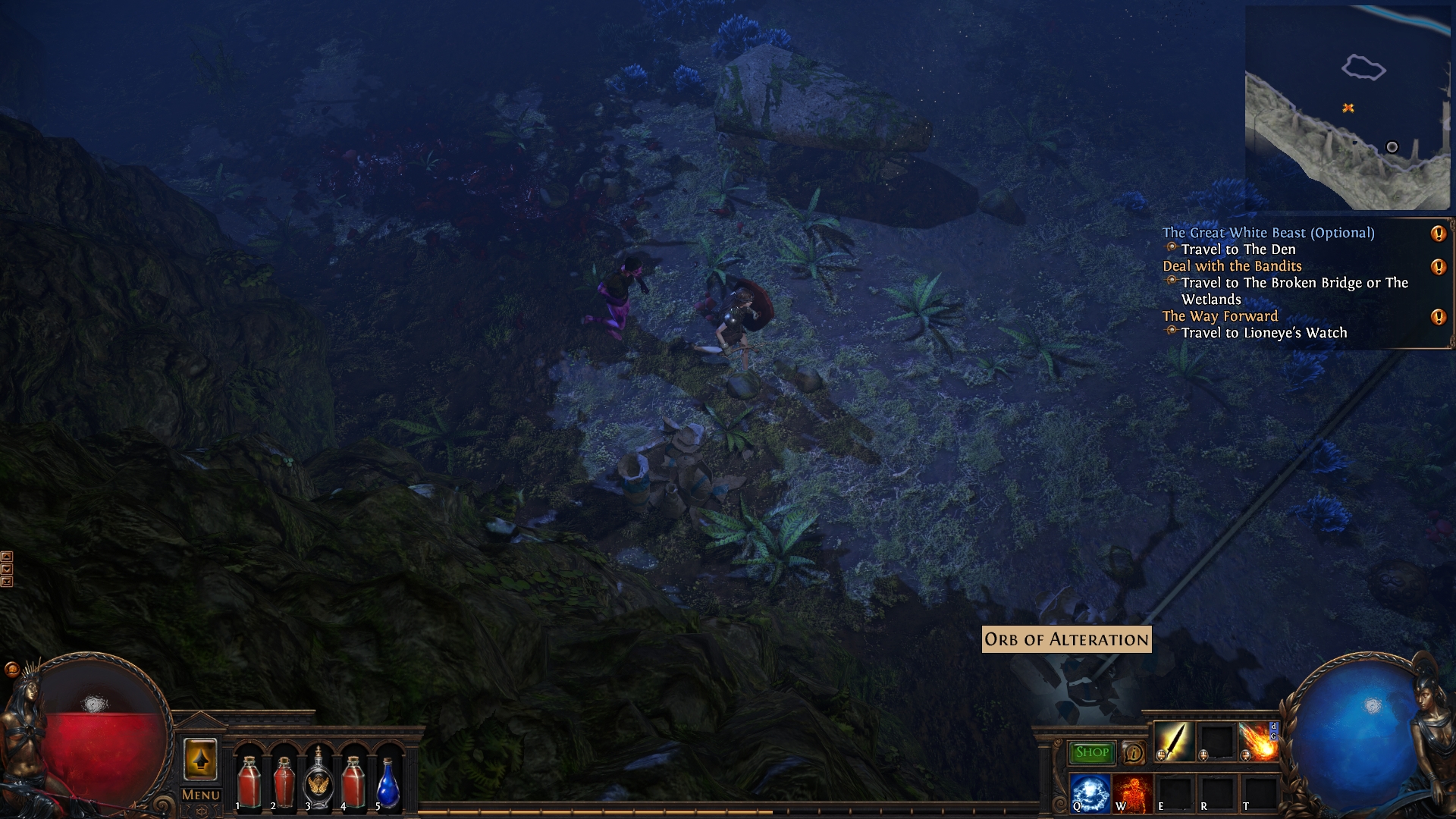
Task: Pick up the Orb of Alteration label
Action: [x=1066, y=639]
